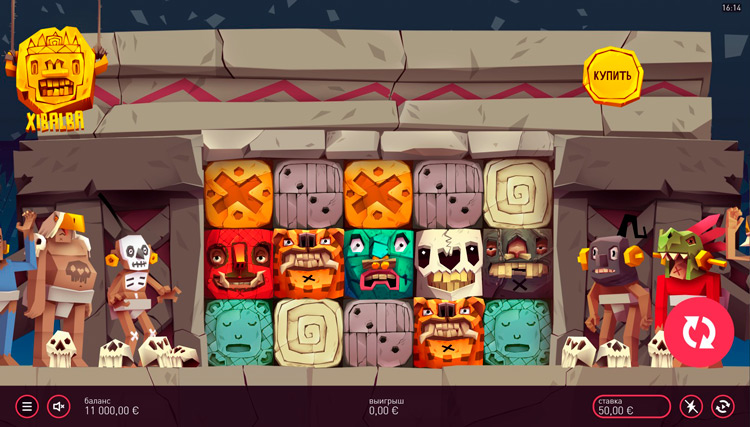The width and height of the screenshot is (750, 427).
Task: Click the round red spin button
Action: tap(699, 331)
